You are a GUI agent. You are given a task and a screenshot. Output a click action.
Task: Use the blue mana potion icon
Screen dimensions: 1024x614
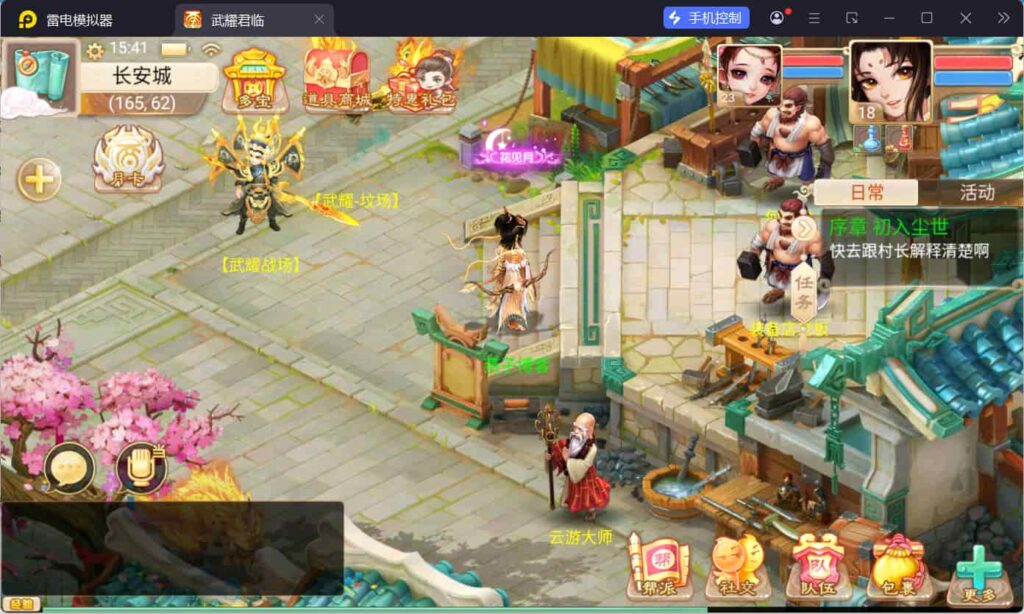coord(872,139)
